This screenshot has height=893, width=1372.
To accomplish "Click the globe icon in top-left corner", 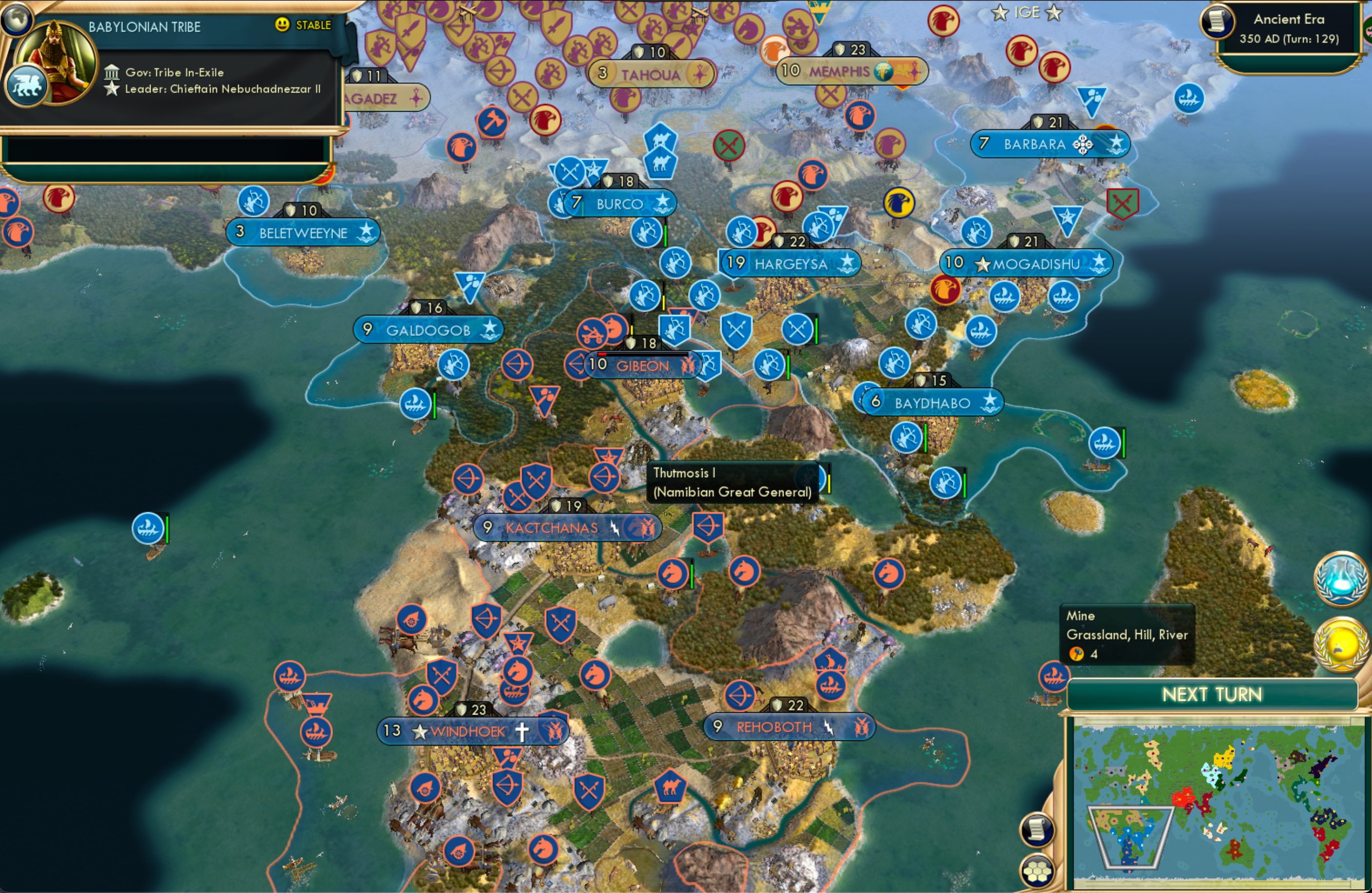I will click(17, 19).
